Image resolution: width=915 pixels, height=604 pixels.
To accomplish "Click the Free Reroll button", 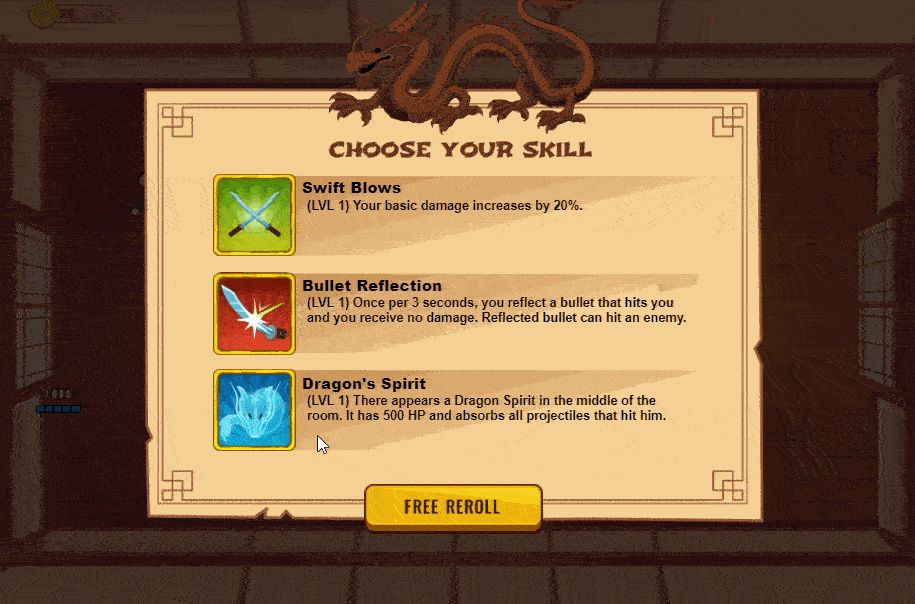I will 452,506.
